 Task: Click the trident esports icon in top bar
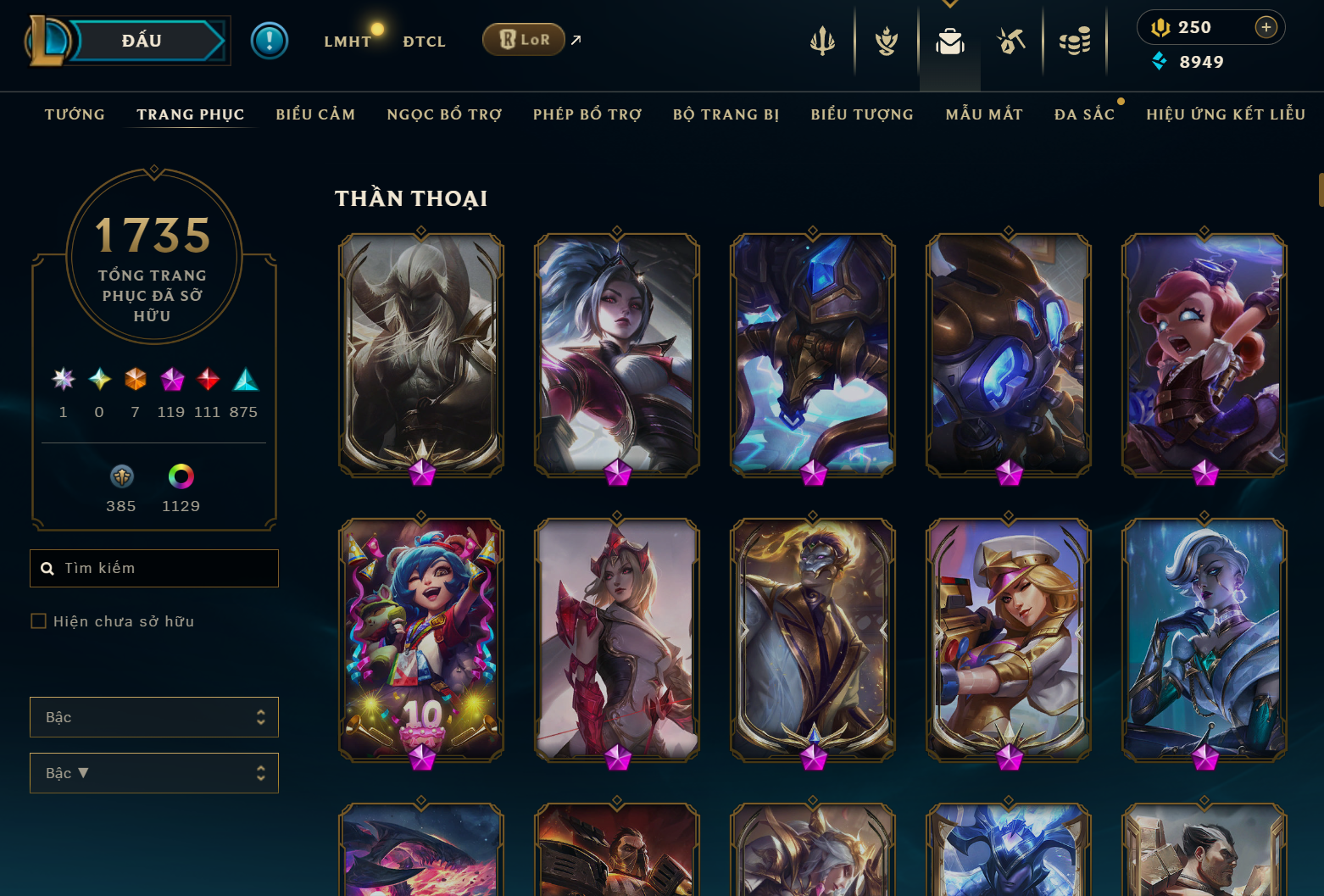821,40
